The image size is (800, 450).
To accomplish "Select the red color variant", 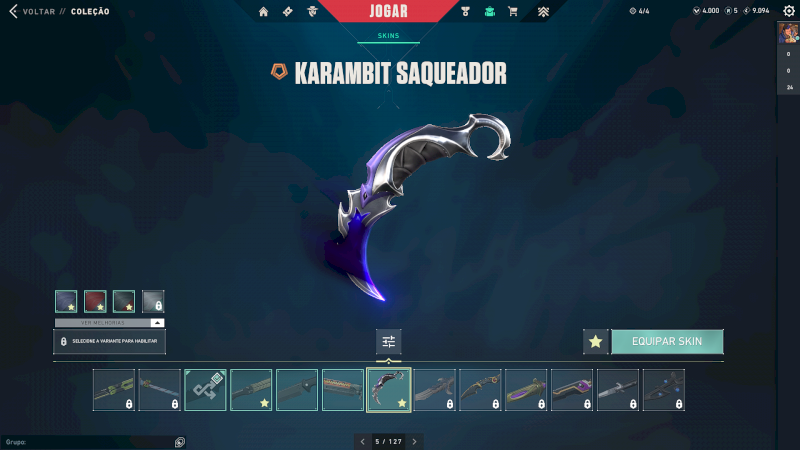I will coord(95,301).
